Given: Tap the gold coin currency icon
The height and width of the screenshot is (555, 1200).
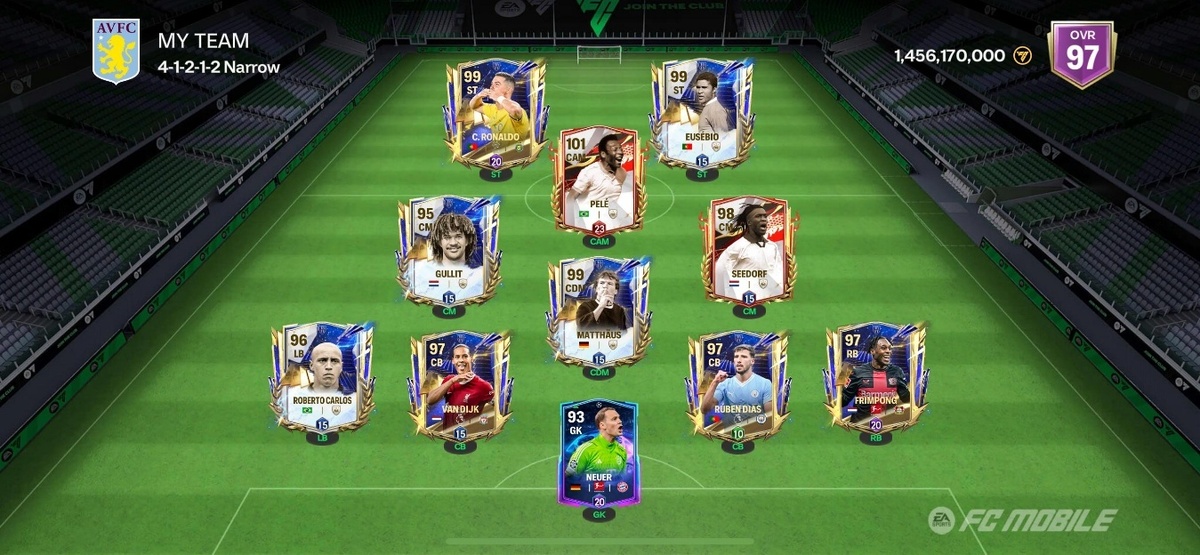Looking at the screenshot, I should tap(1022, 56).
